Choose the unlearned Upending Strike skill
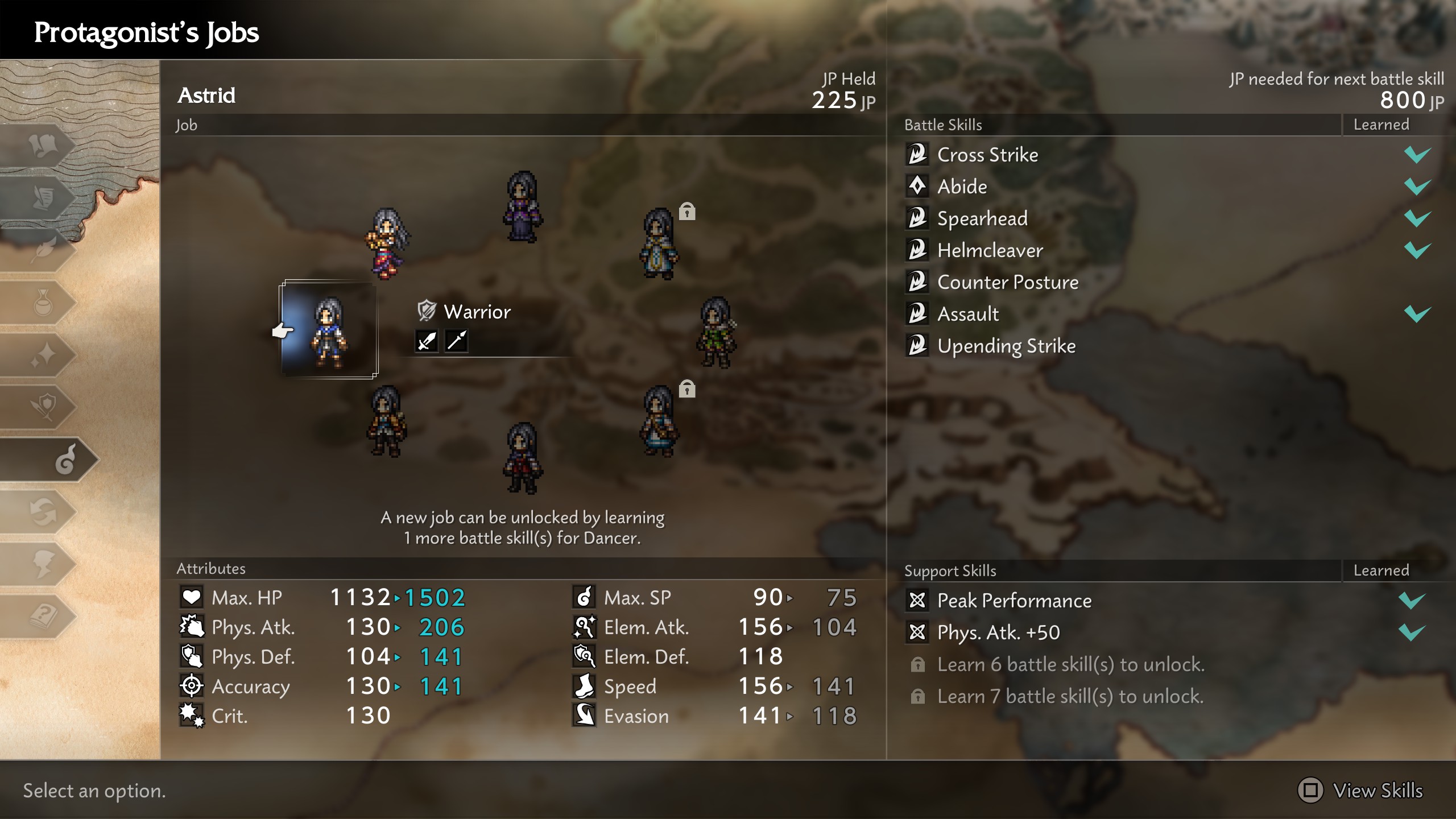 point(1006,346)
